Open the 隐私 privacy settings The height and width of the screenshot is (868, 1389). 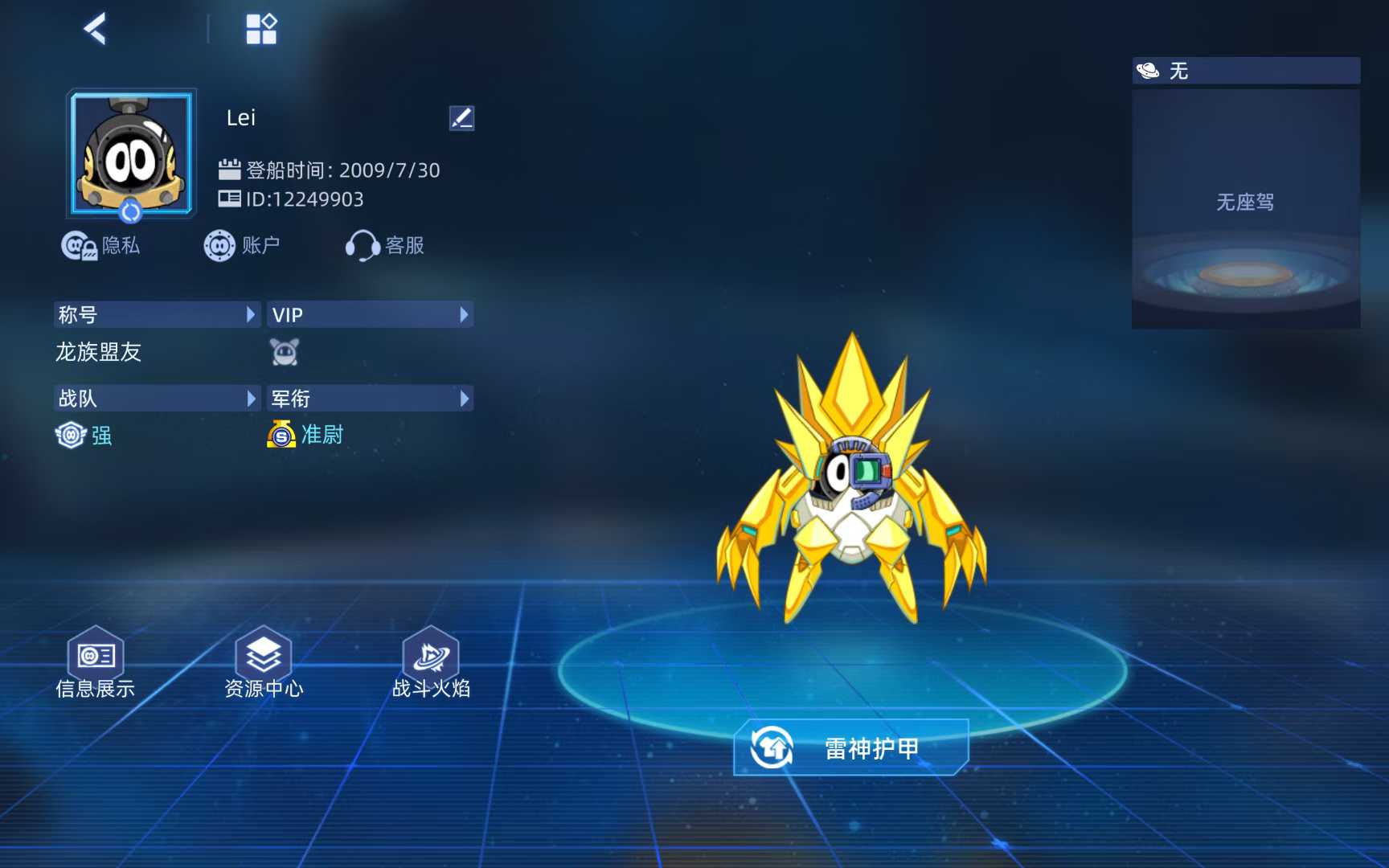(101, 245)
